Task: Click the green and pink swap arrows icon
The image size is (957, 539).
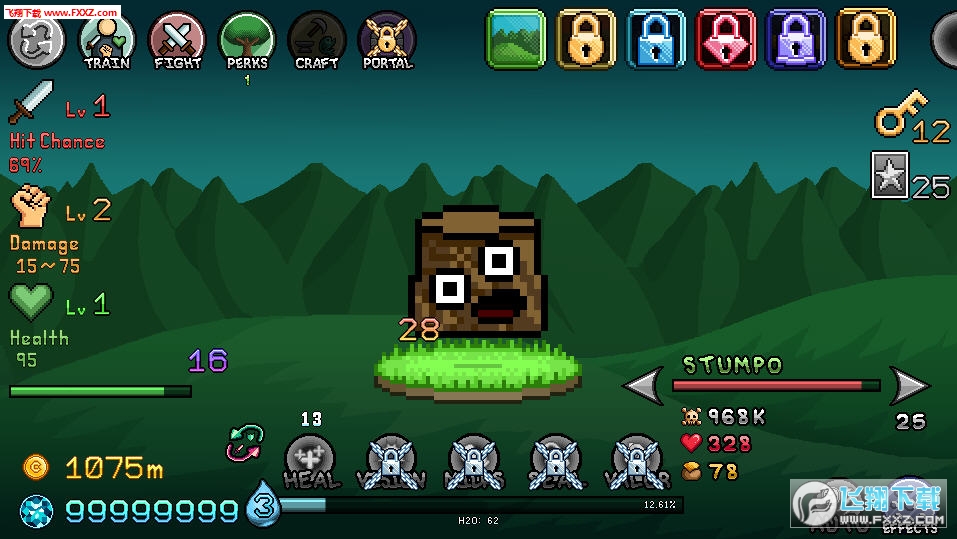Action: [244, 443]
